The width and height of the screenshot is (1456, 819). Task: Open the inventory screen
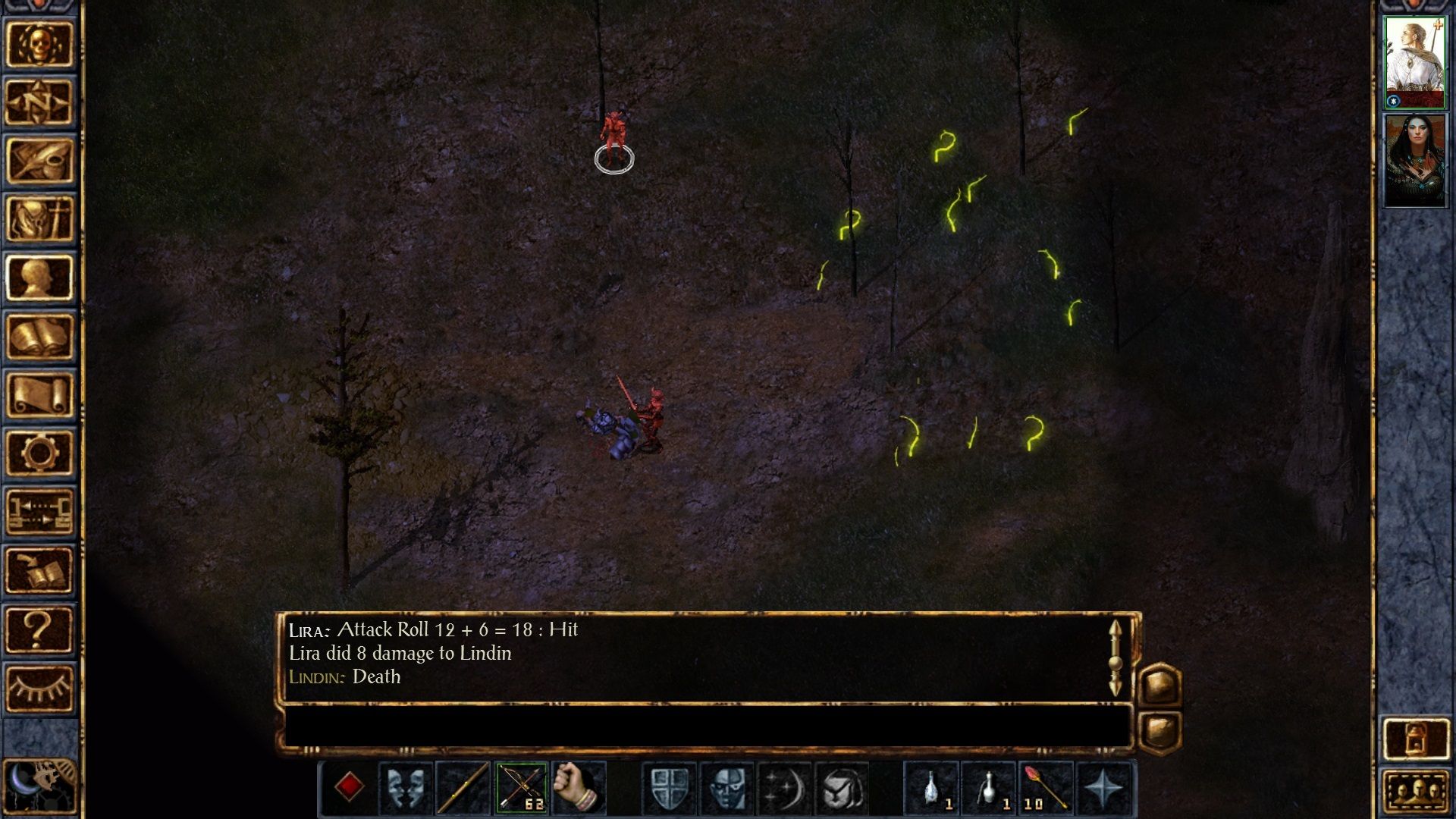tap(39, 219)
